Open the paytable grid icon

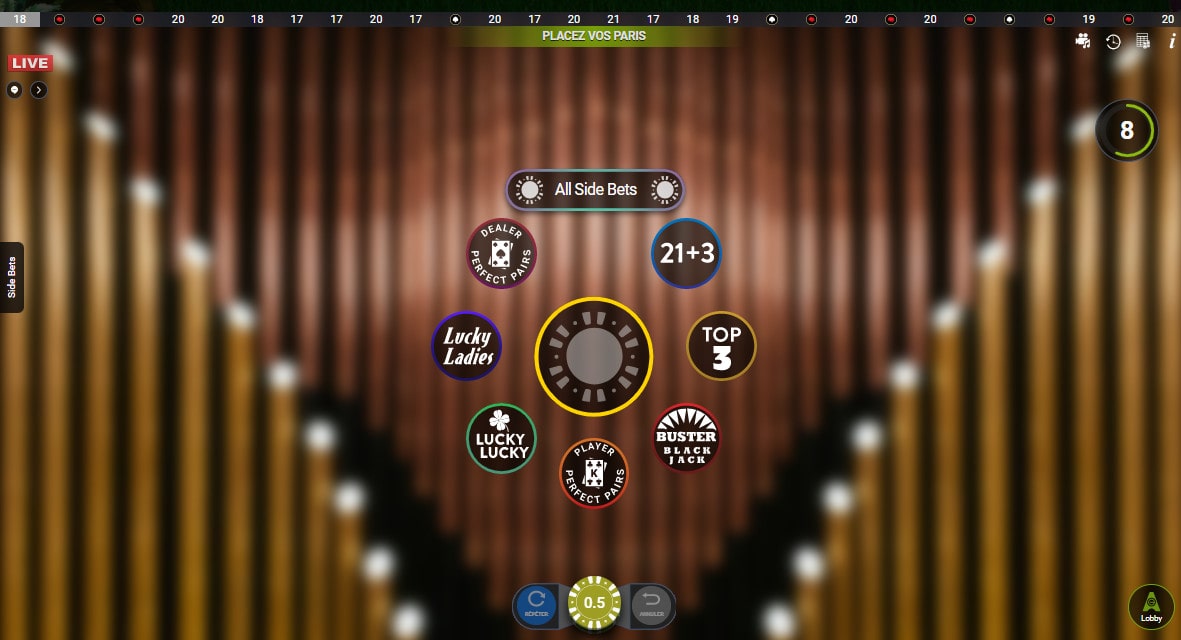[1143, 41]
